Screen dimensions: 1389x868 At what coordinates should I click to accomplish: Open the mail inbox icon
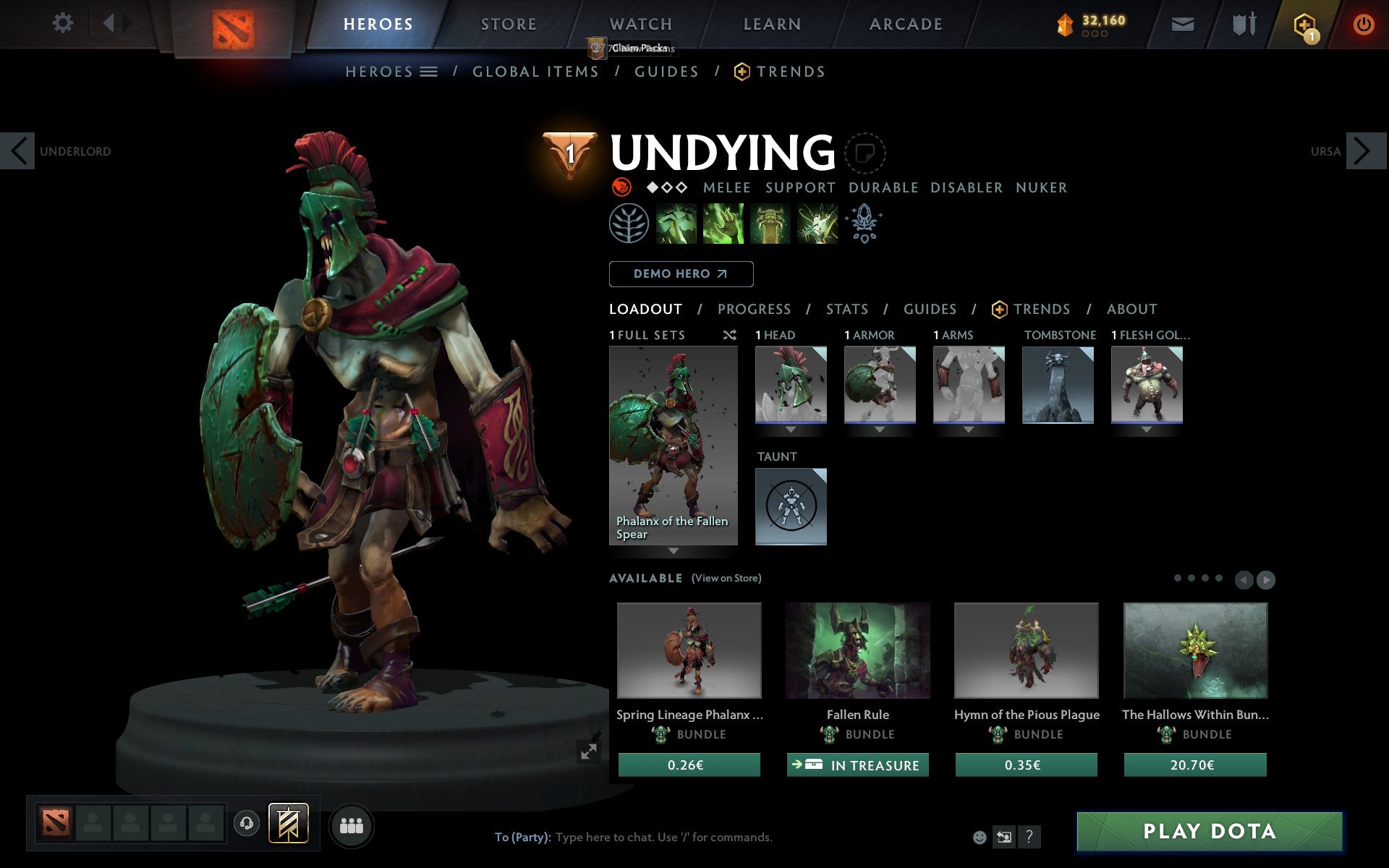point(1182,23)
